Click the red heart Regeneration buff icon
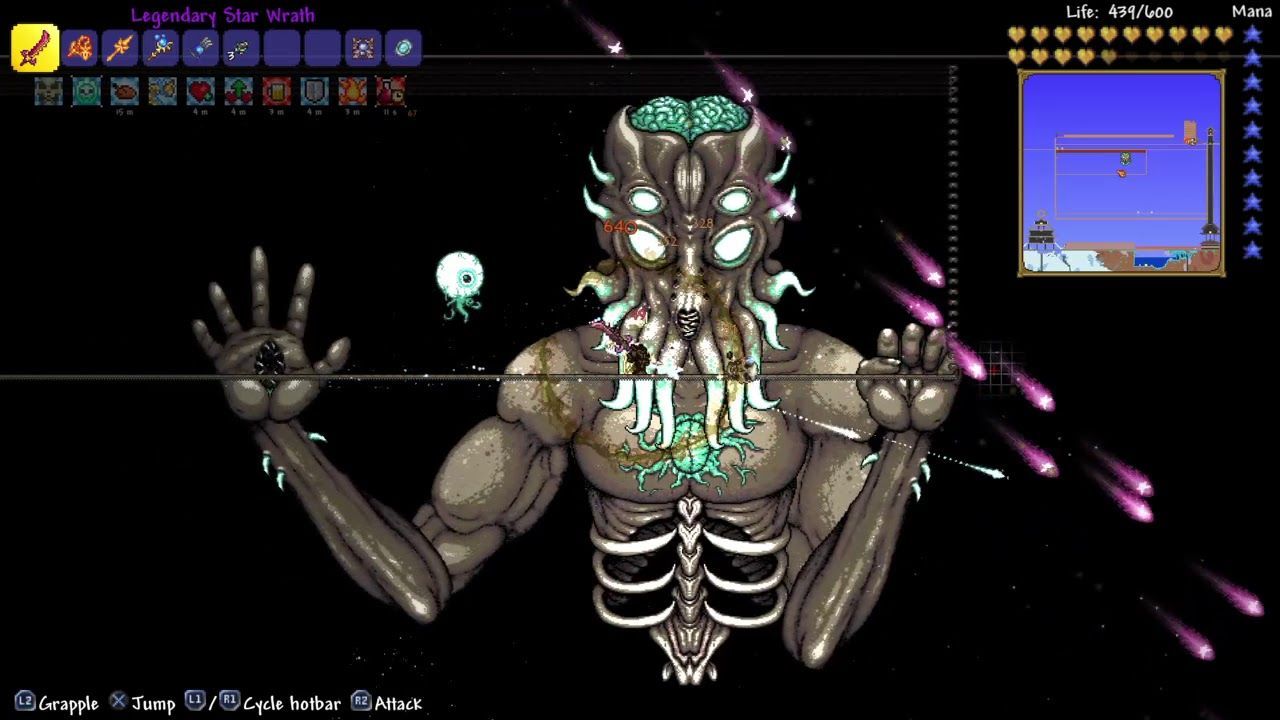 (x=201, y=91)
